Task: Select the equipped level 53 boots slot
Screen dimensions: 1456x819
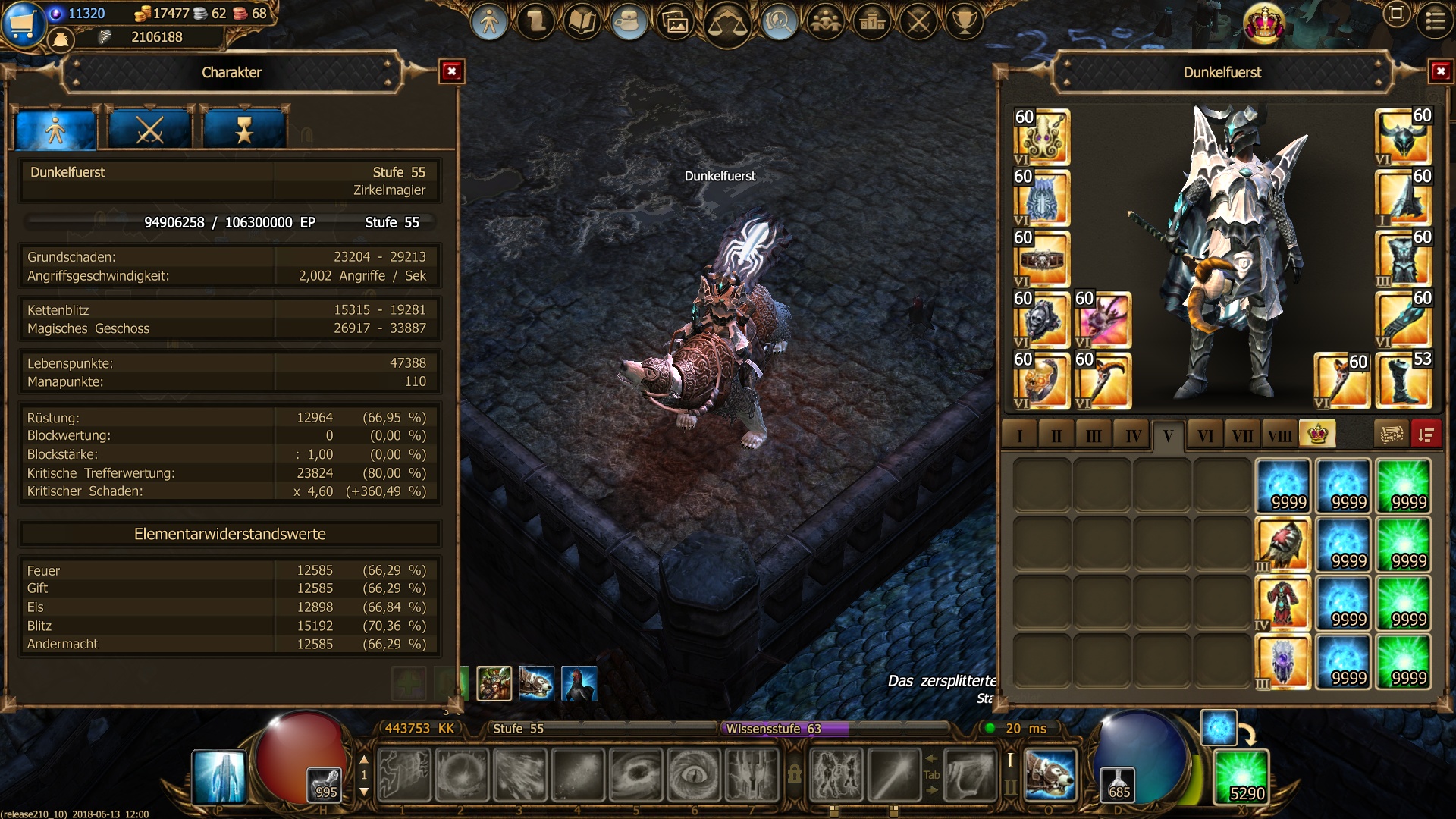Action: click(x=1403, y=381)
